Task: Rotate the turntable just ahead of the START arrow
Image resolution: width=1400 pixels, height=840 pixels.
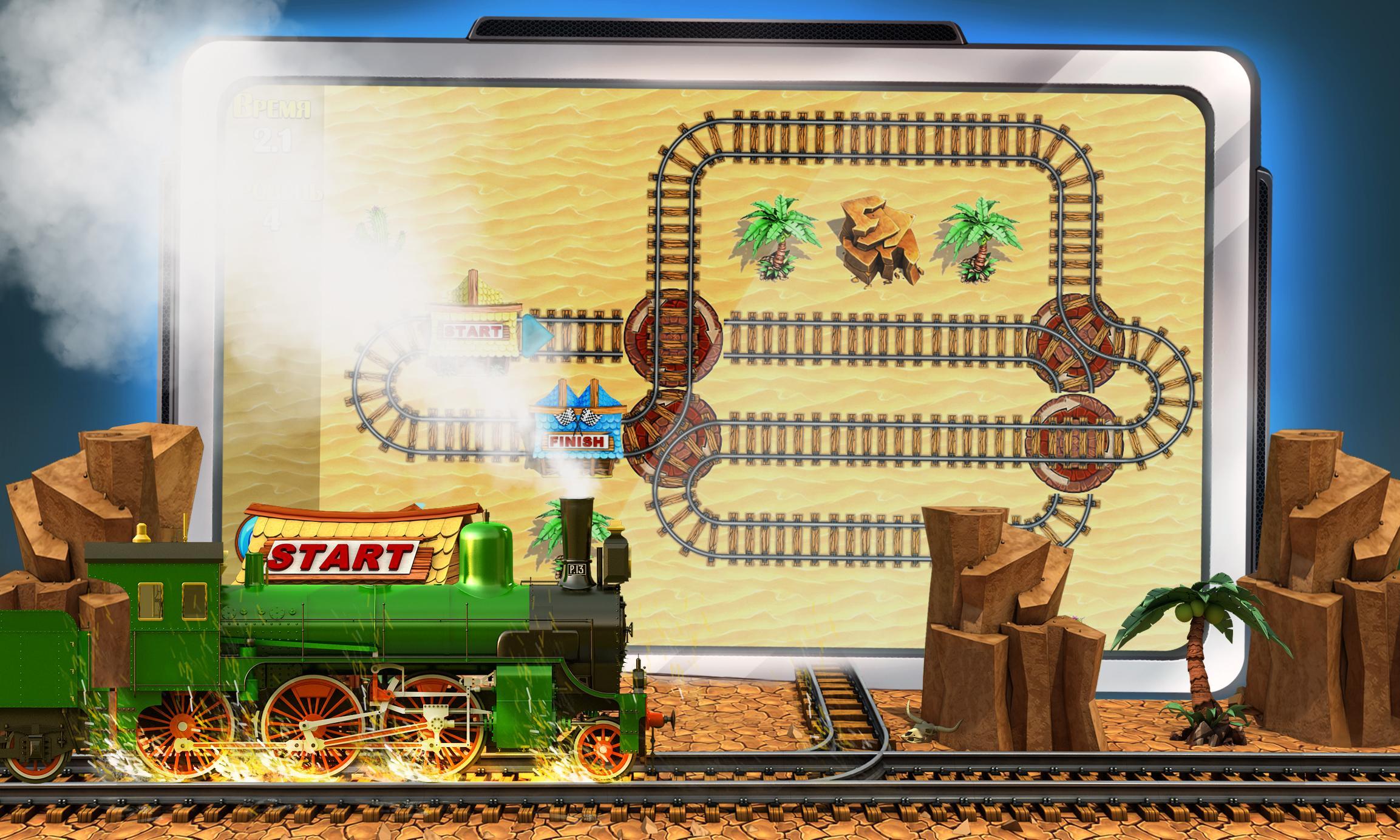Action: coord(673,336)
